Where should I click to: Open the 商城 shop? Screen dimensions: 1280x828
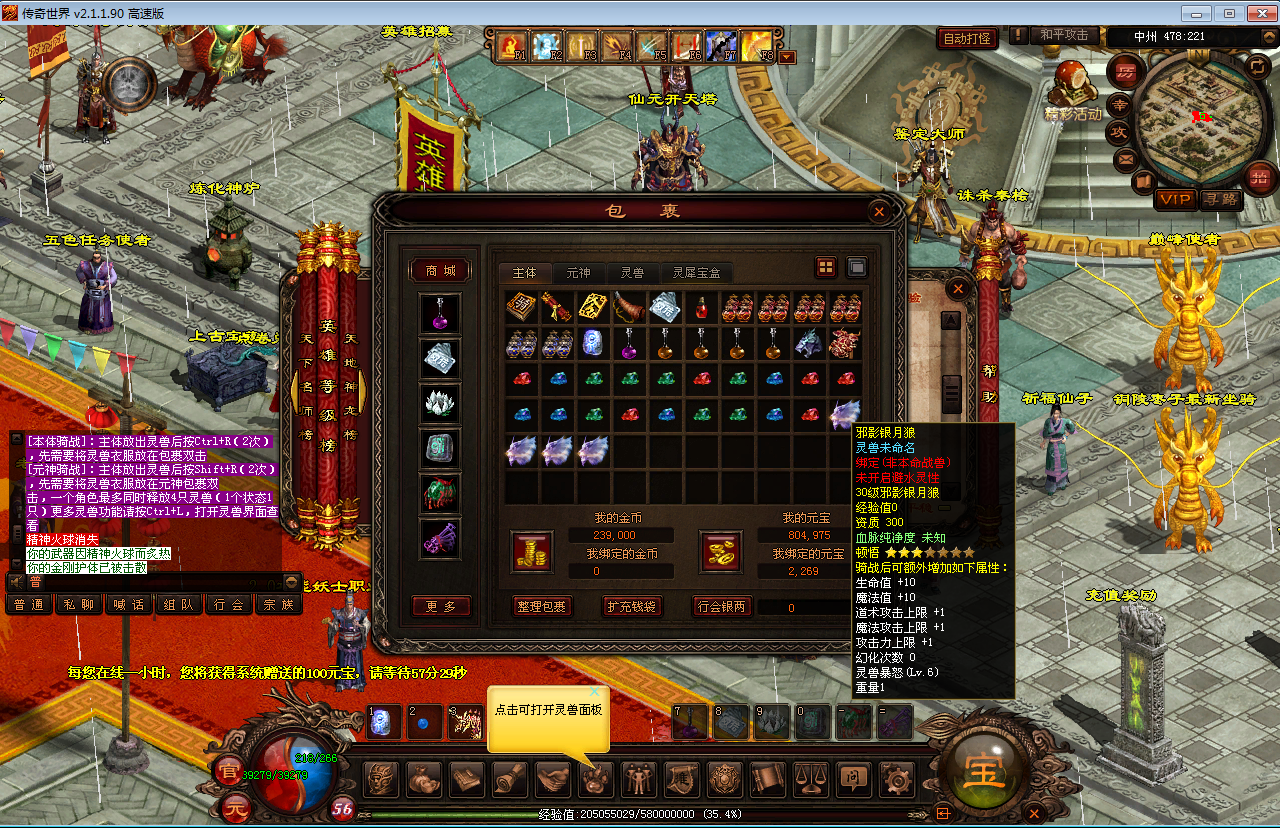click(440, 271)
